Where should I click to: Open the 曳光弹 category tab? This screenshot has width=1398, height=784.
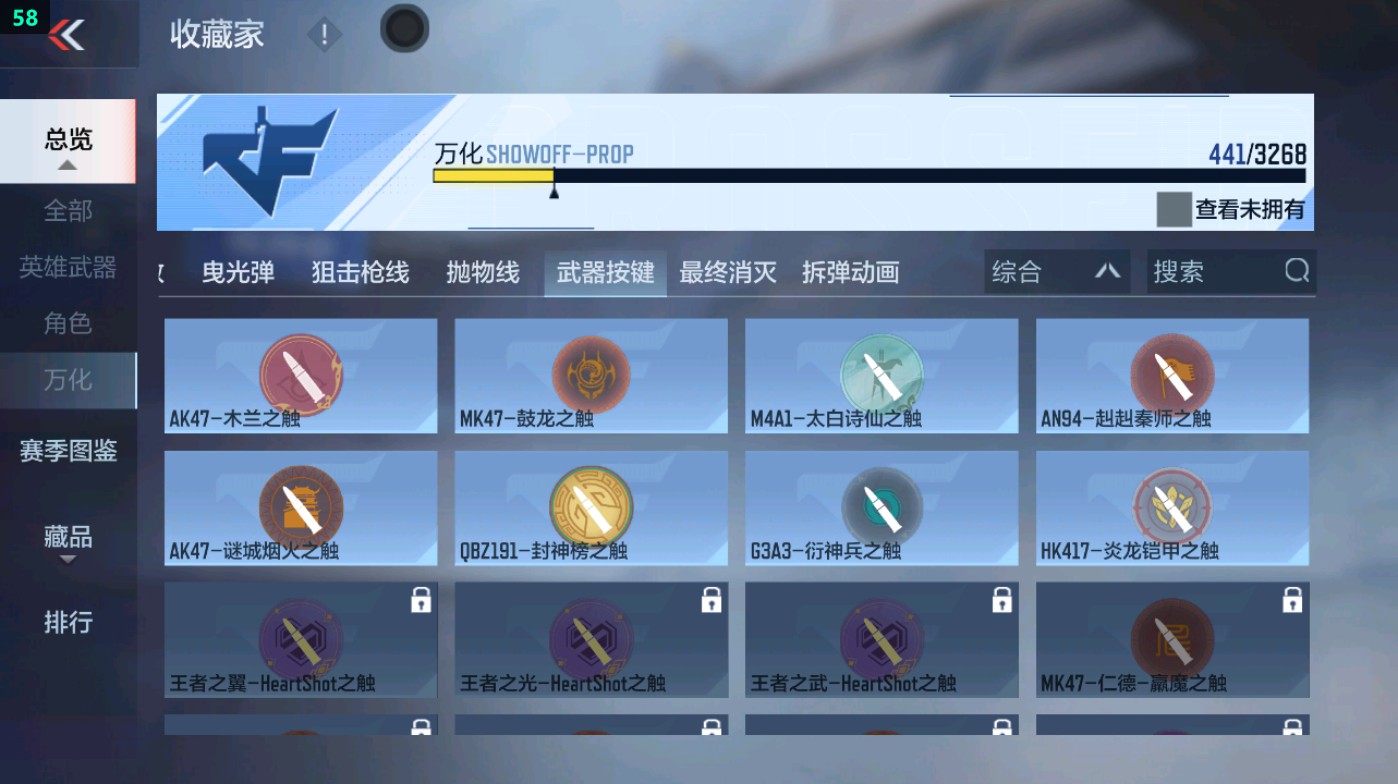pos(237,271)
